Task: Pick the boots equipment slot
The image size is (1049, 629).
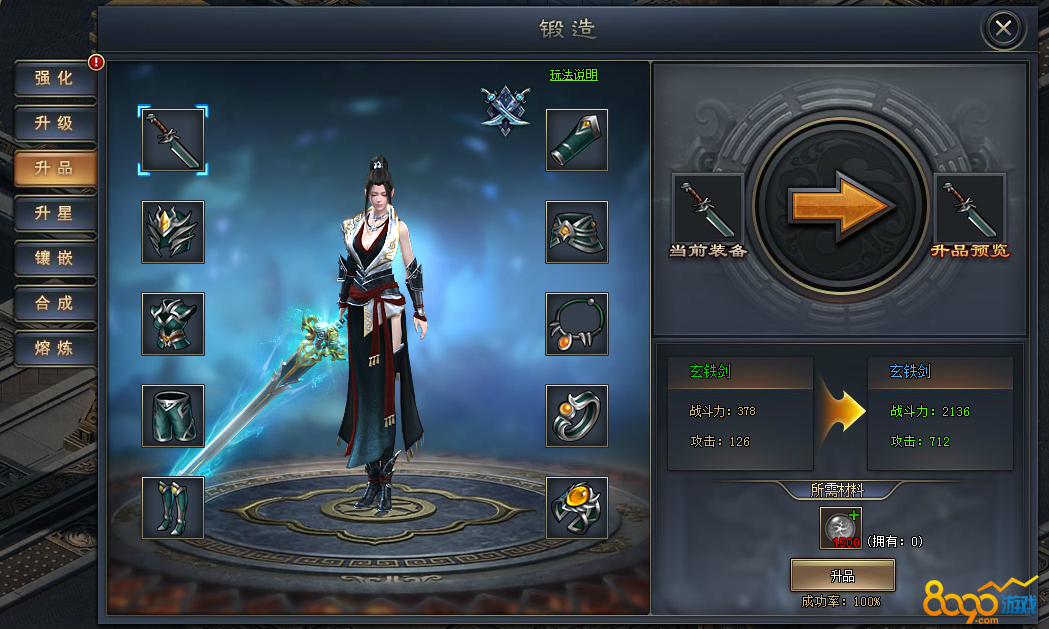Action: pyautogui.click(x=173, y=508)
